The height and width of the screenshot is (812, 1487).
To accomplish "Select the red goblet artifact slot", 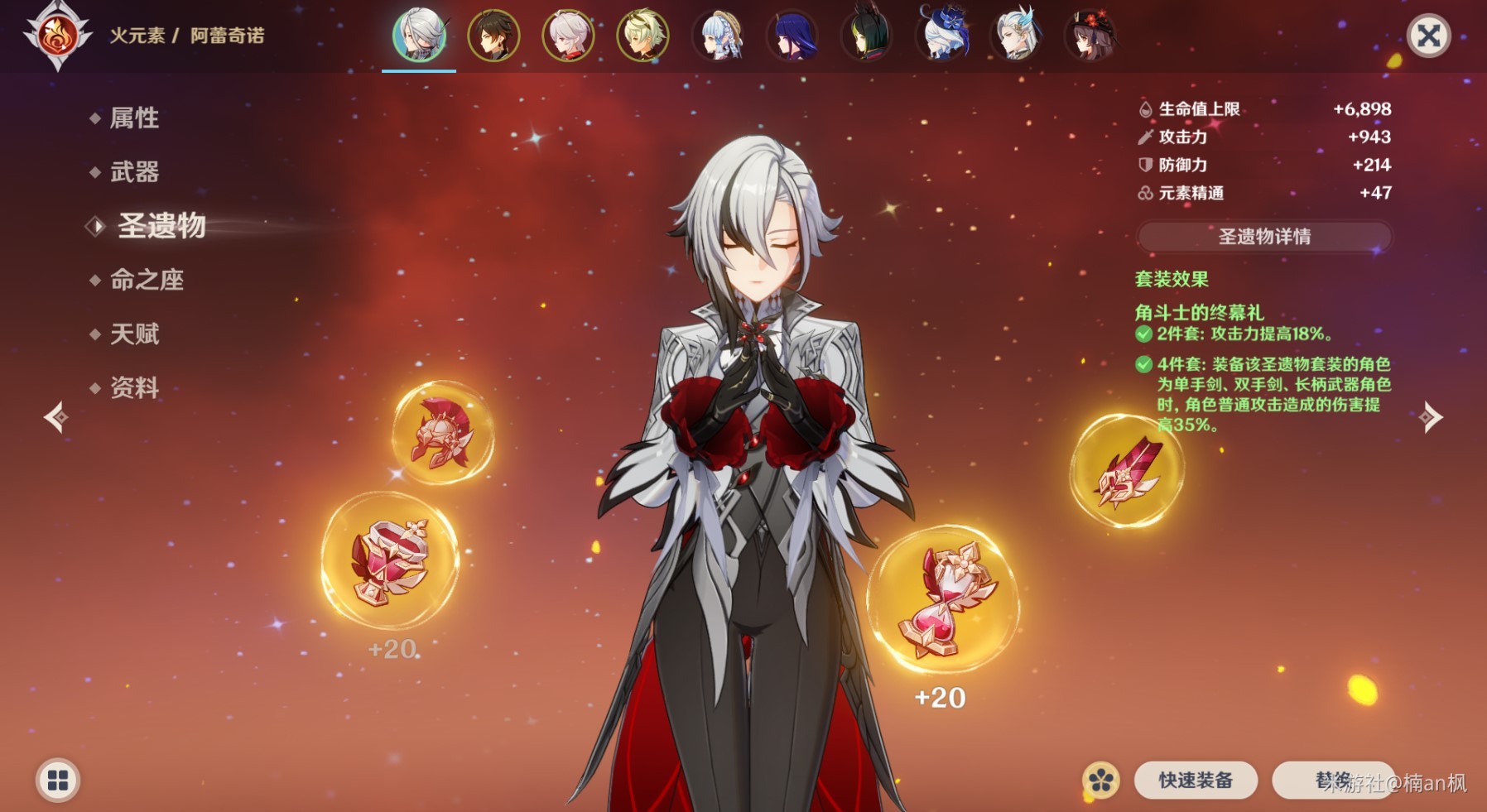I will click(x=390, y=560).
